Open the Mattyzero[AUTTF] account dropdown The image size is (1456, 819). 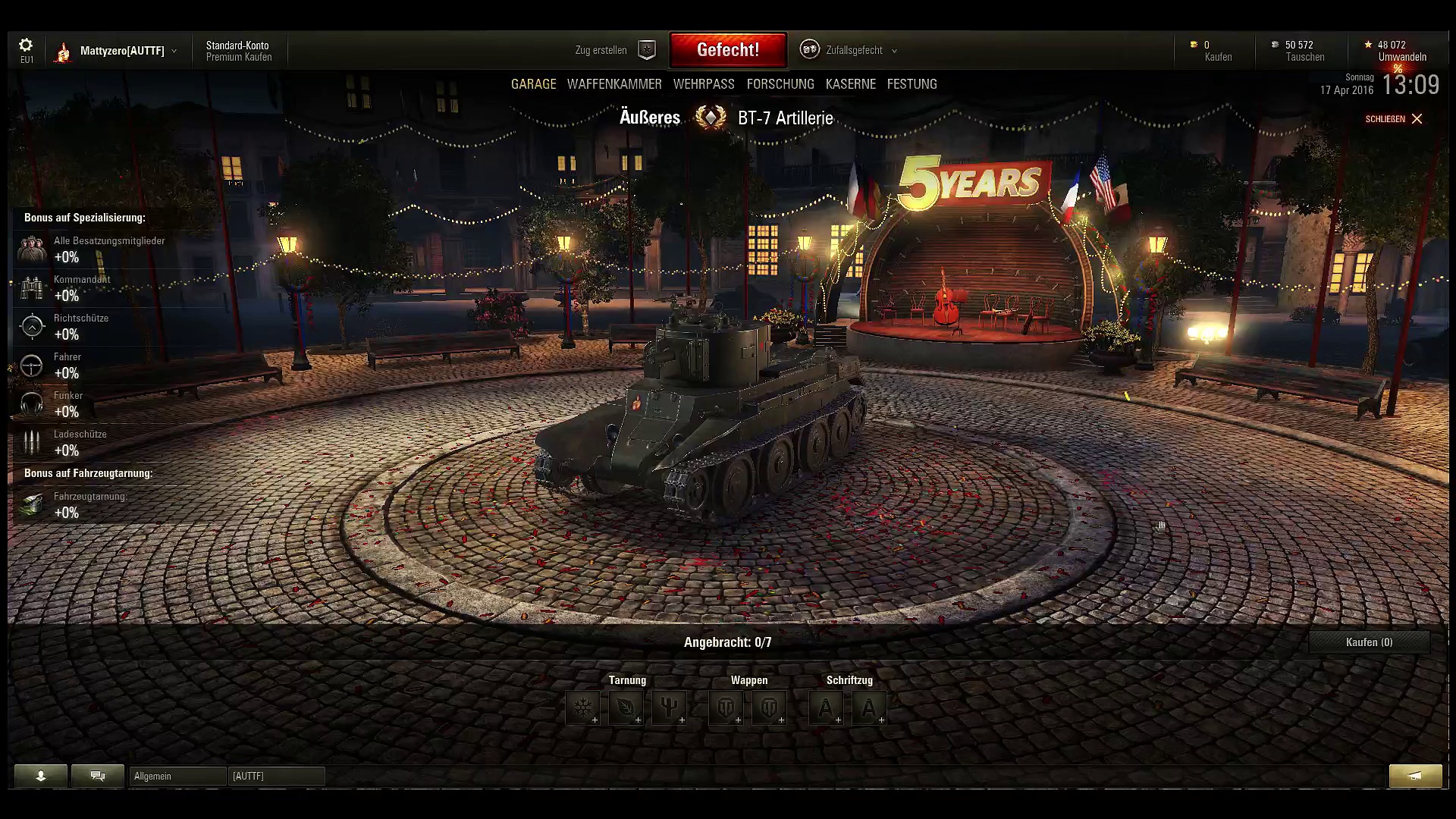click(122, 51)
